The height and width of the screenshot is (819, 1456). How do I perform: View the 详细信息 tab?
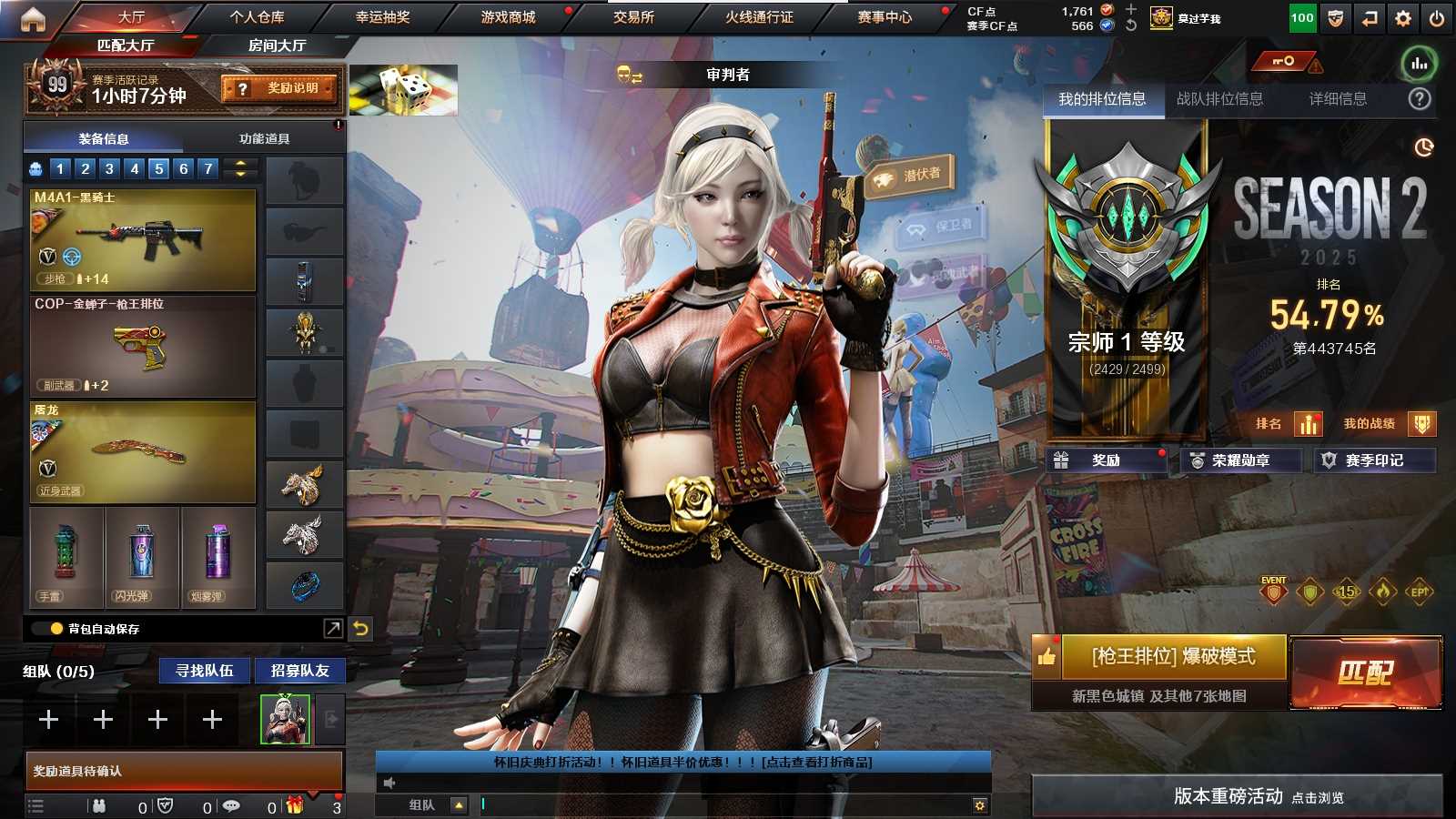1338,99
